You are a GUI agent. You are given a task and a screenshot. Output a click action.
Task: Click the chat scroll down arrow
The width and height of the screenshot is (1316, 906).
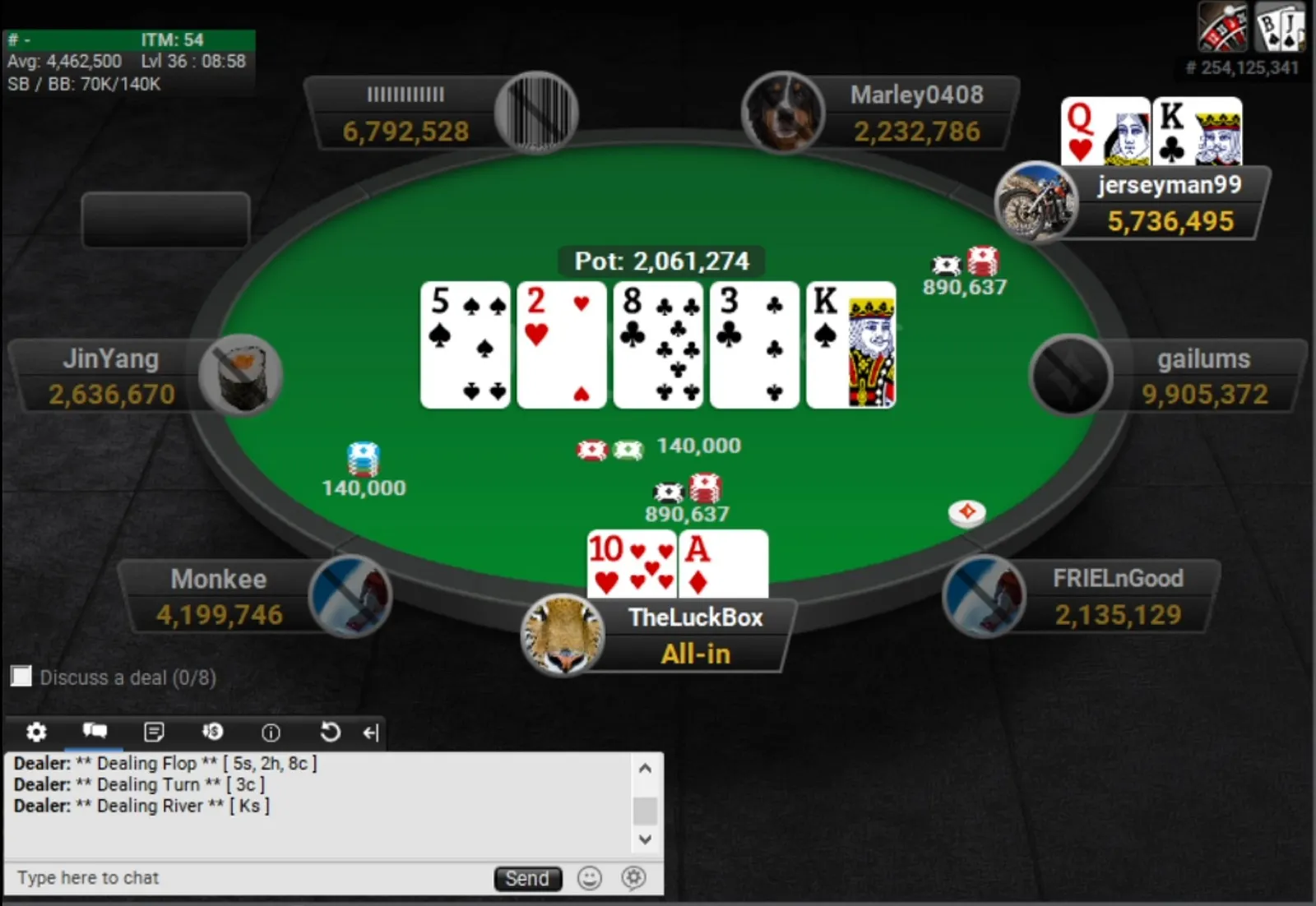[646, 839]
